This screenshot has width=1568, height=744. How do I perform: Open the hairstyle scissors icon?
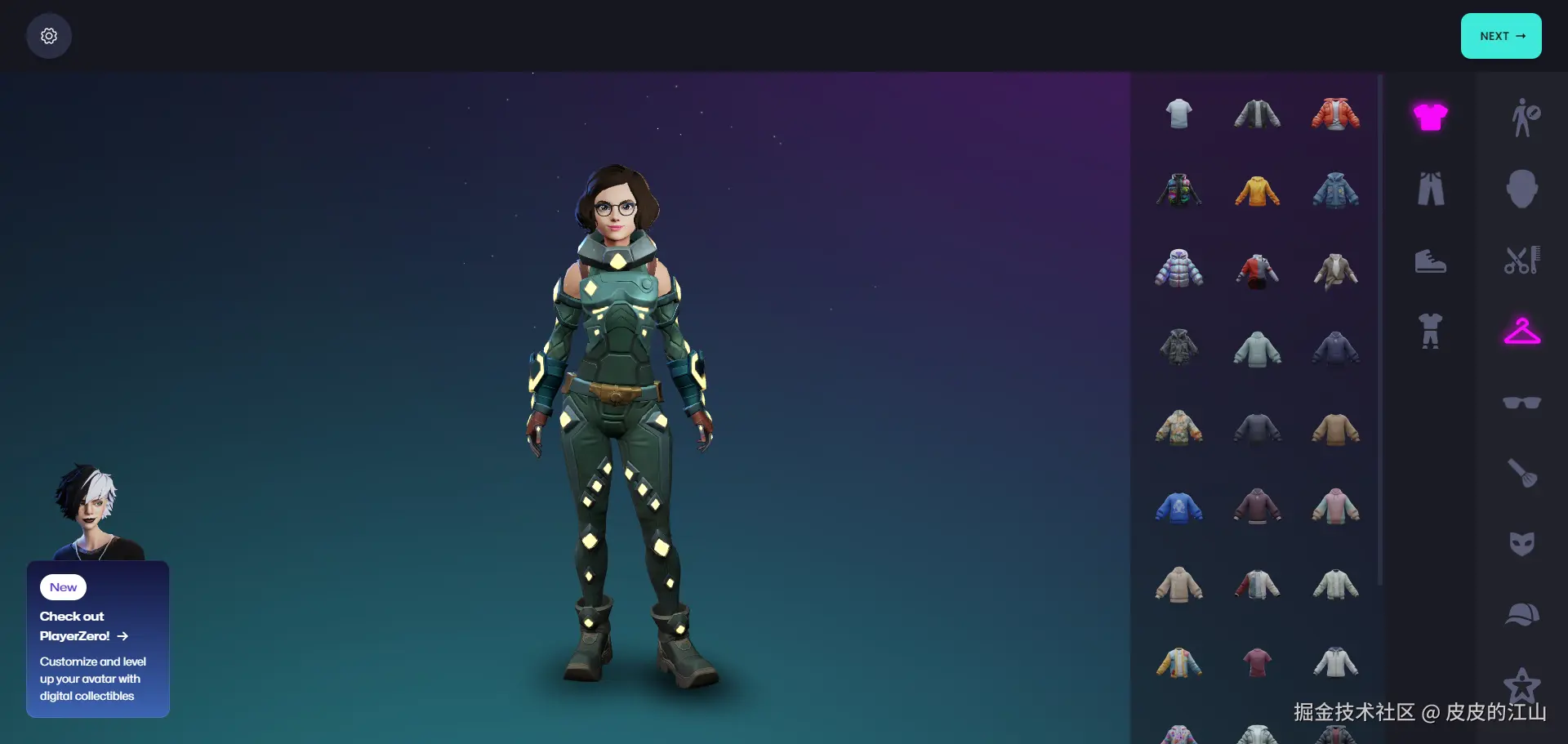coord(1521,259)
